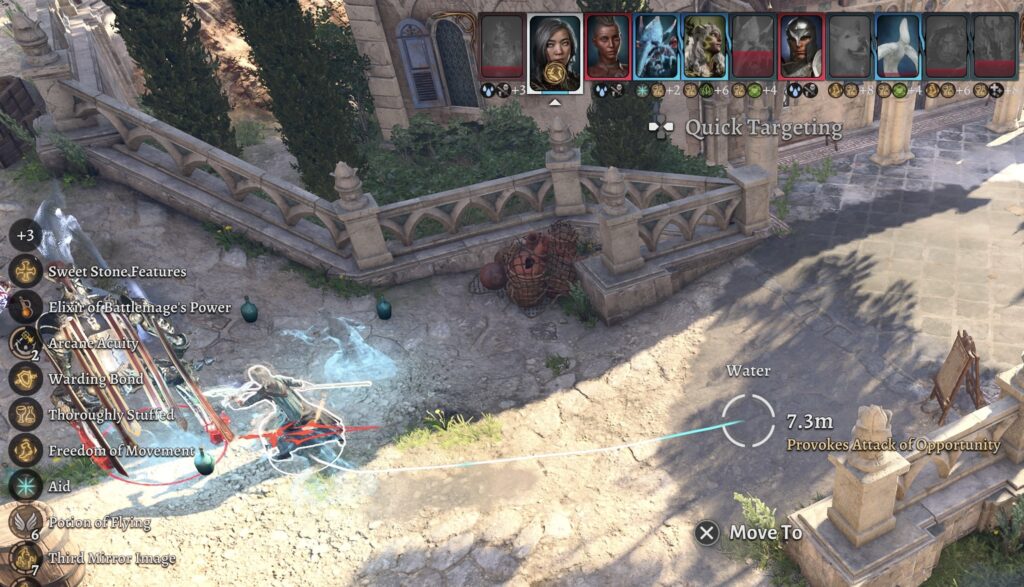Inspect the Elixir of Battlemage's Power icon
This screenshot has width=1024, height=587.
25,307
